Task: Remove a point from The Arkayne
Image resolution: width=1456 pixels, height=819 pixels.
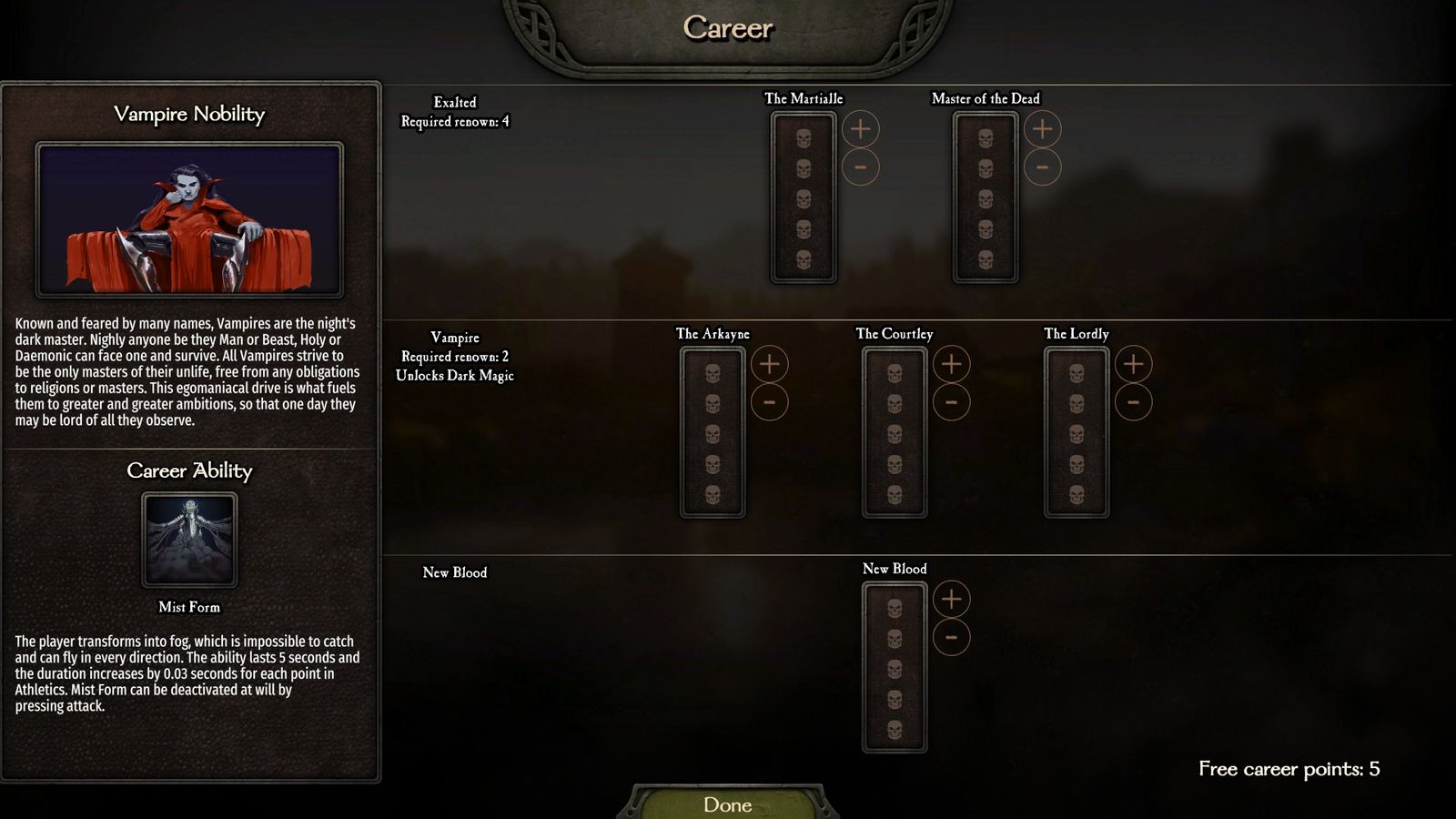Action: pos(769,402)
